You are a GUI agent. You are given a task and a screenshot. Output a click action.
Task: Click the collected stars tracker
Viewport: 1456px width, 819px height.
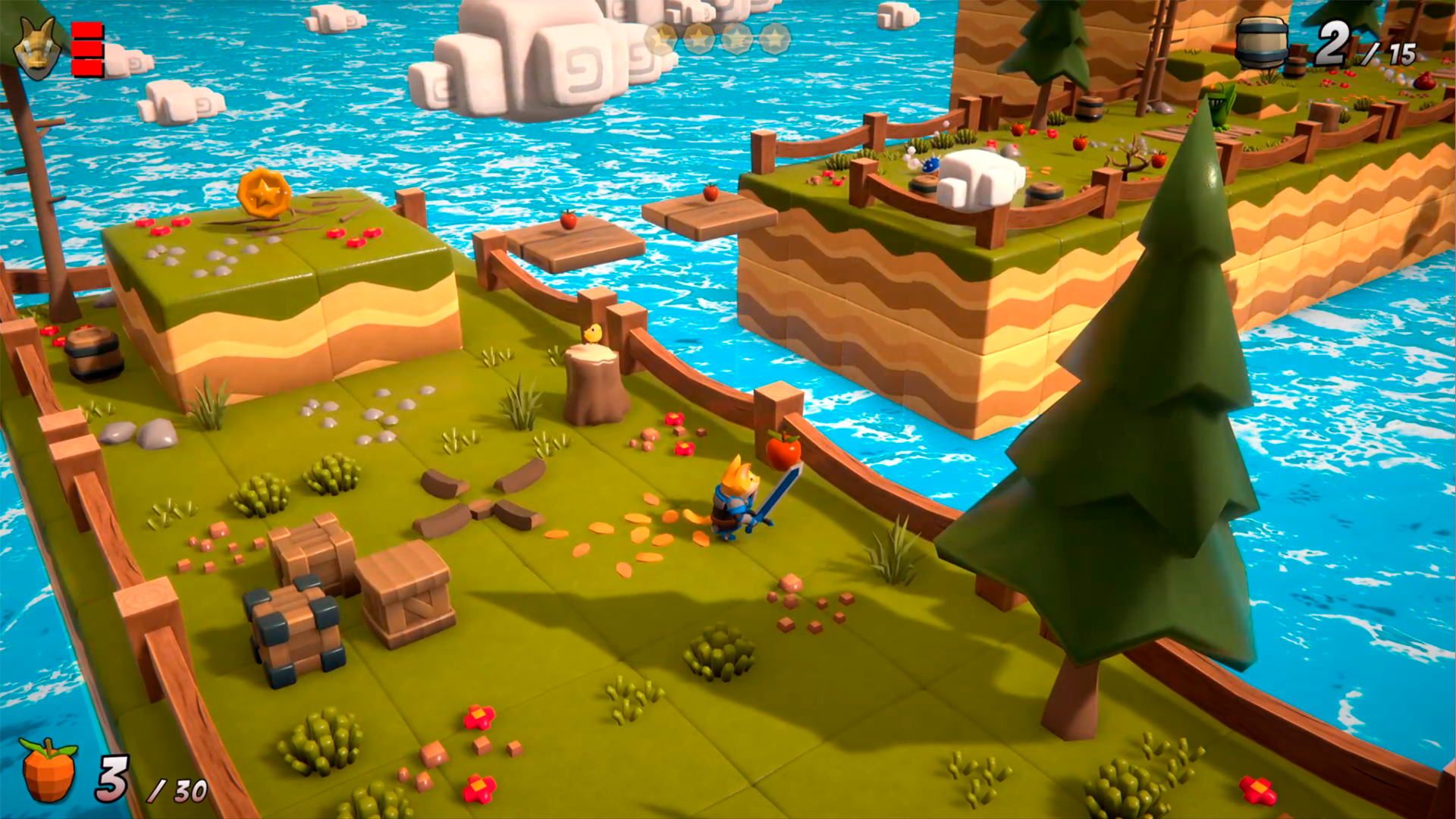coord(717,38)
